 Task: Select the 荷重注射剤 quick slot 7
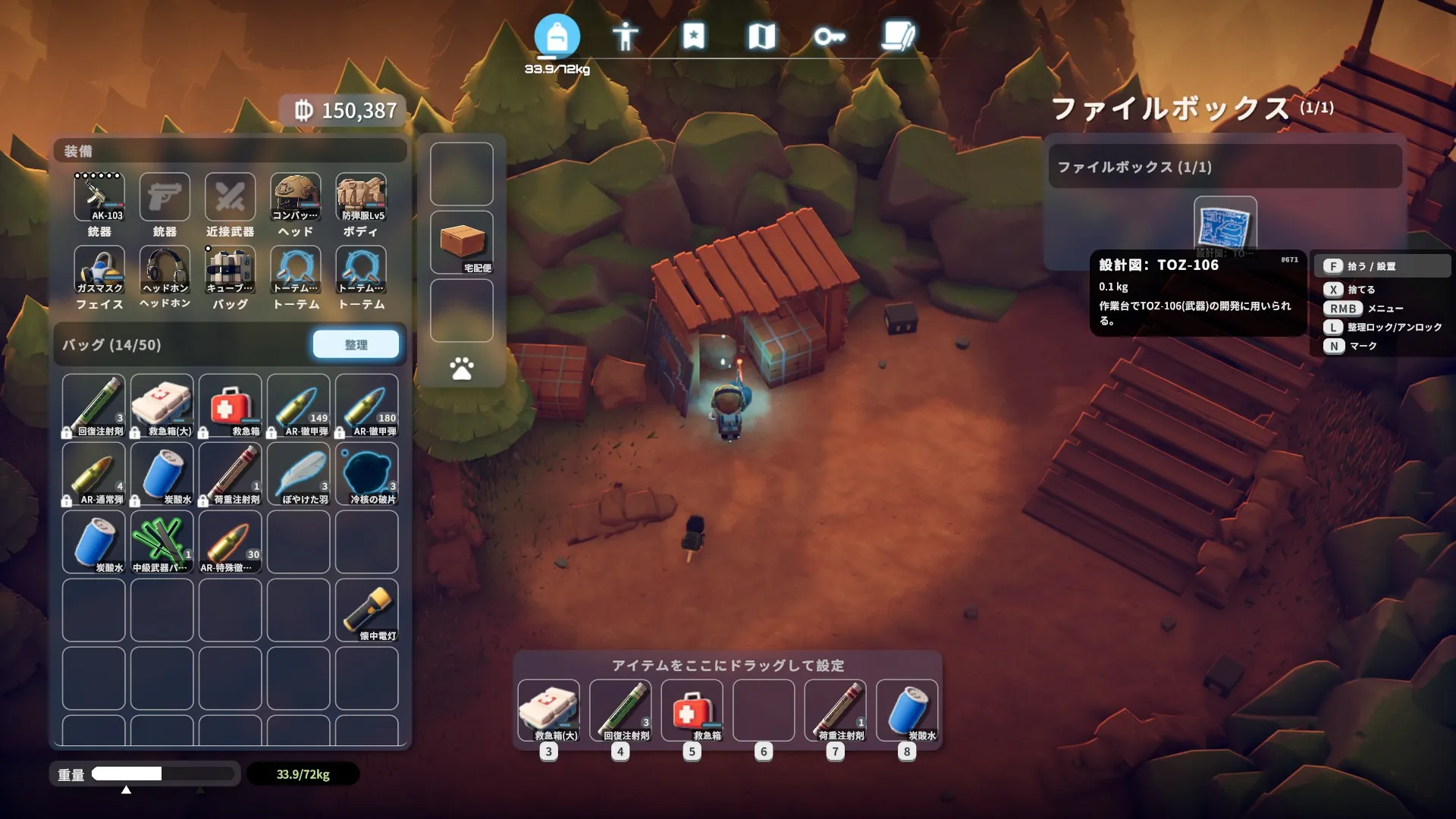836,710
